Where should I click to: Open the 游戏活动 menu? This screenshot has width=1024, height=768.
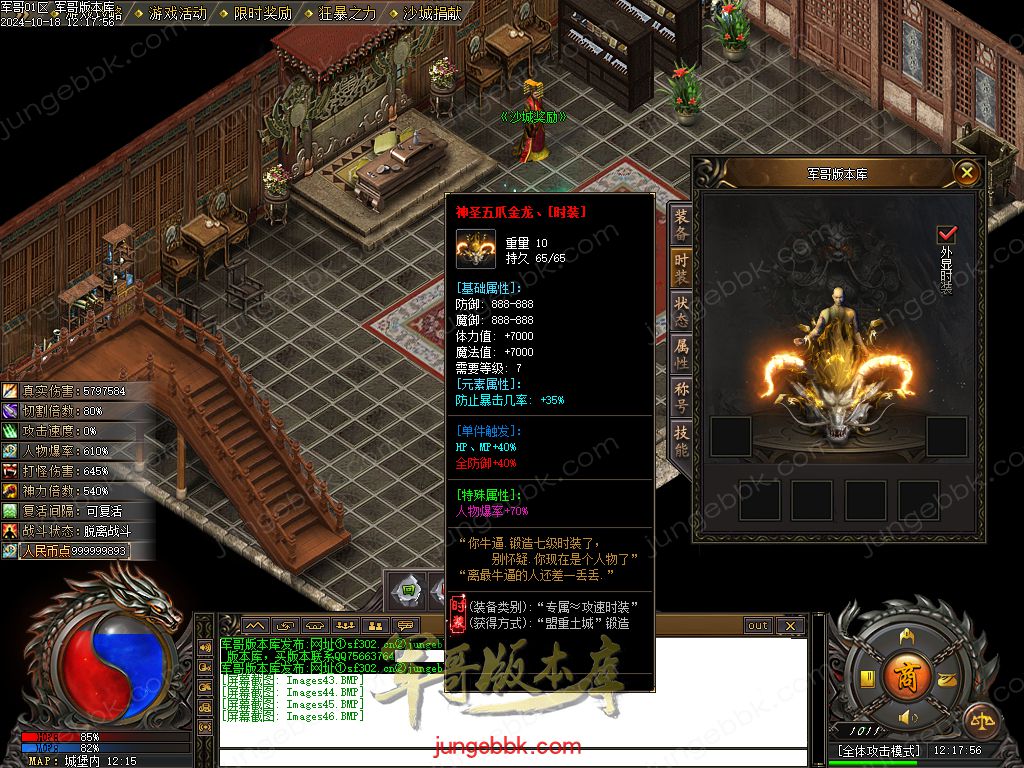177,14
